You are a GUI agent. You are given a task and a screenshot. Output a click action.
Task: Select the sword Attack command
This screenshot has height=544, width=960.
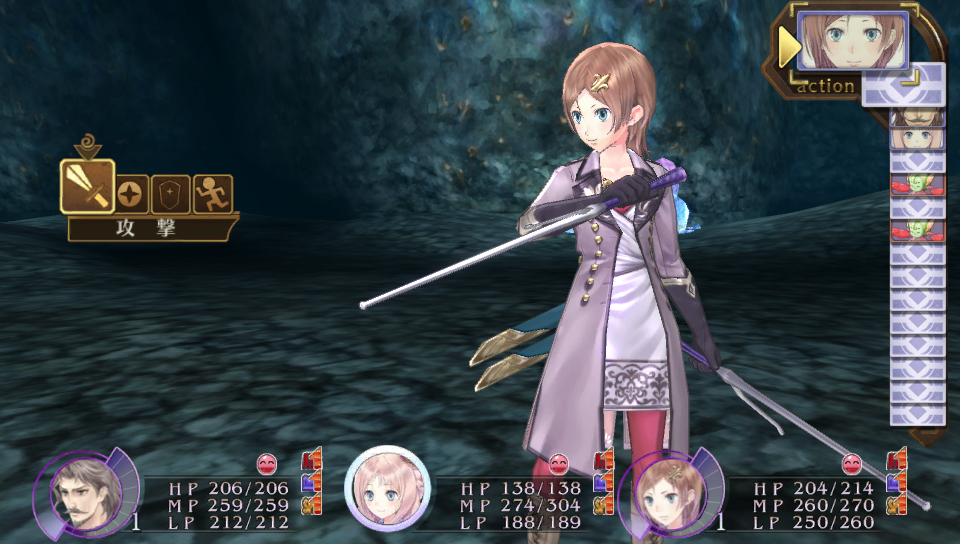point(87,187)
